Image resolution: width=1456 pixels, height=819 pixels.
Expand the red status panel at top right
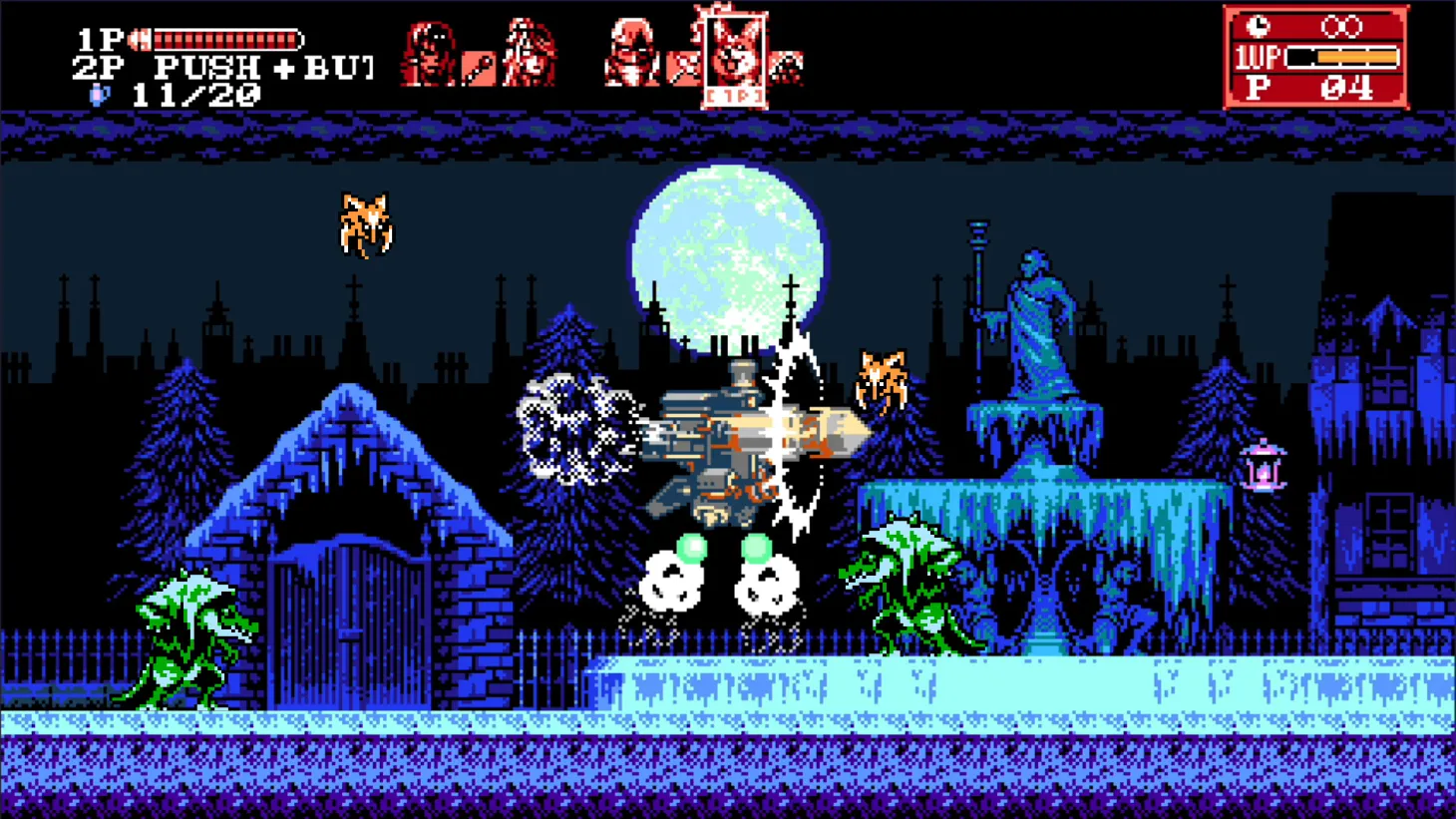point(1314,57)
